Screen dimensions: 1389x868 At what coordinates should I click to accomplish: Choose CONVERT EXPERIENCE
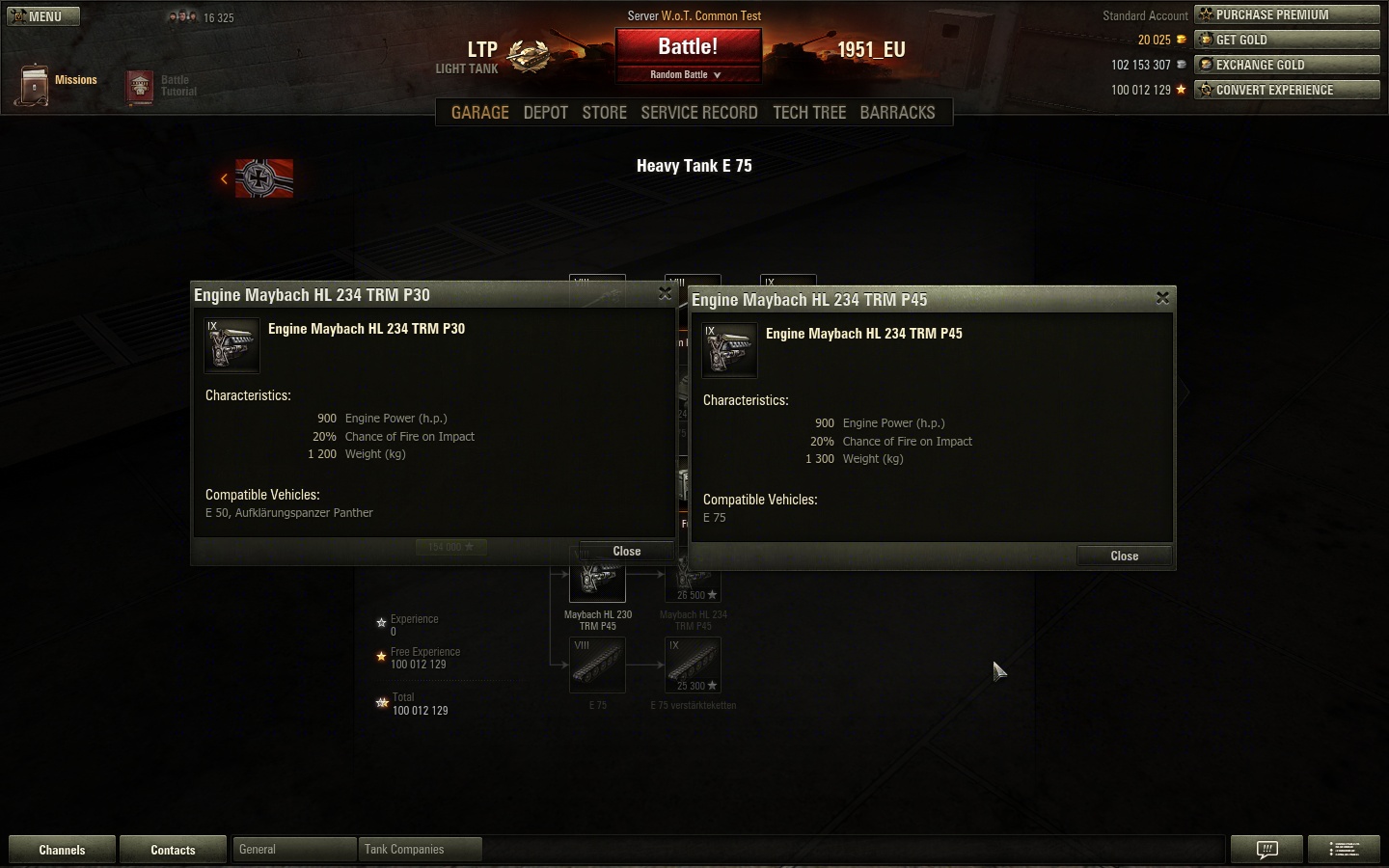pyautogui.click(x=1287, y=90)
